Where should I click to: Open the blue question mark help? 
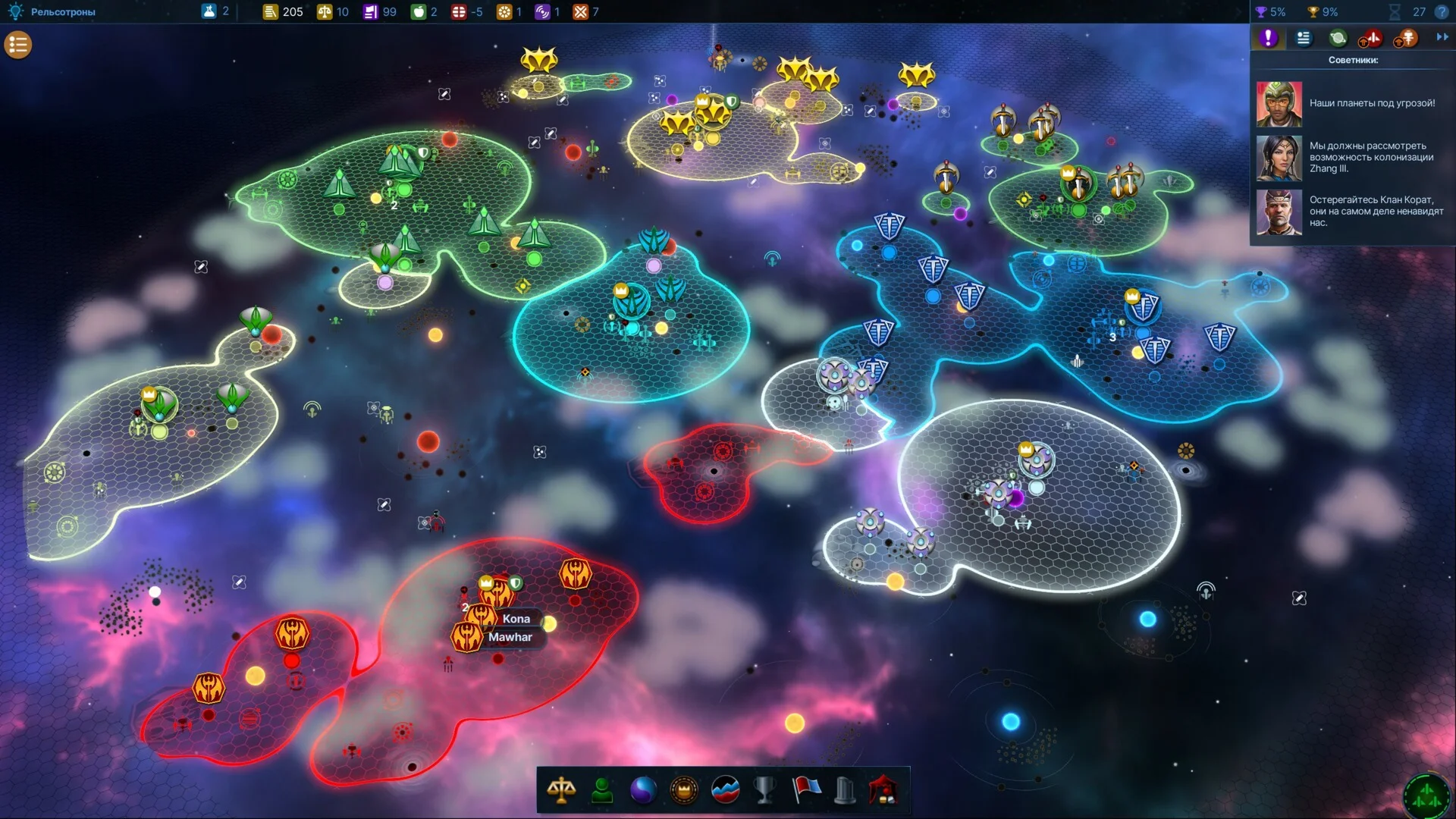pyautogui.click(x=1442, y=12)
